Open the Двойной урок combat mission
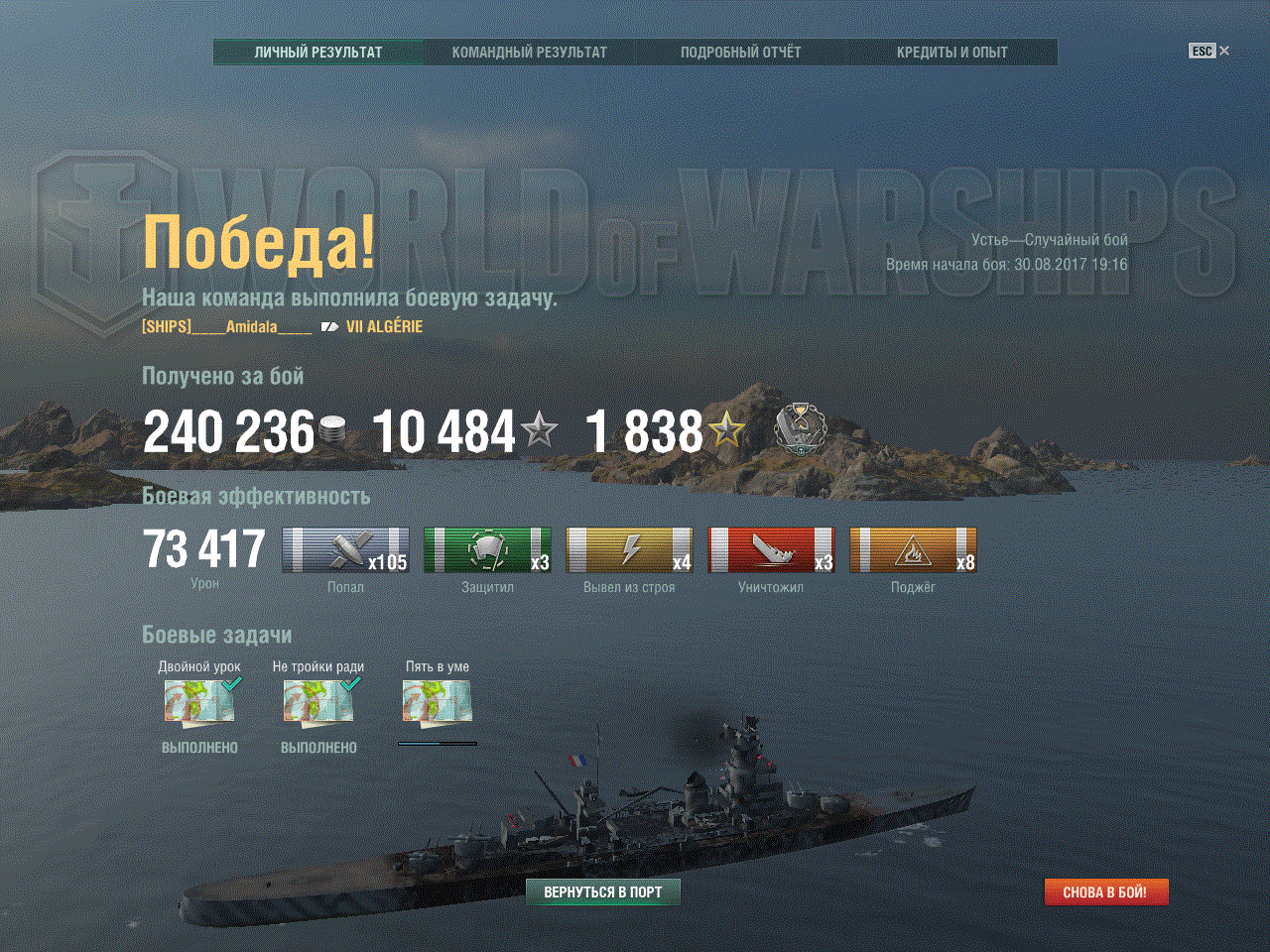Viewport: 1270px width, 952px height. (199, 702)
